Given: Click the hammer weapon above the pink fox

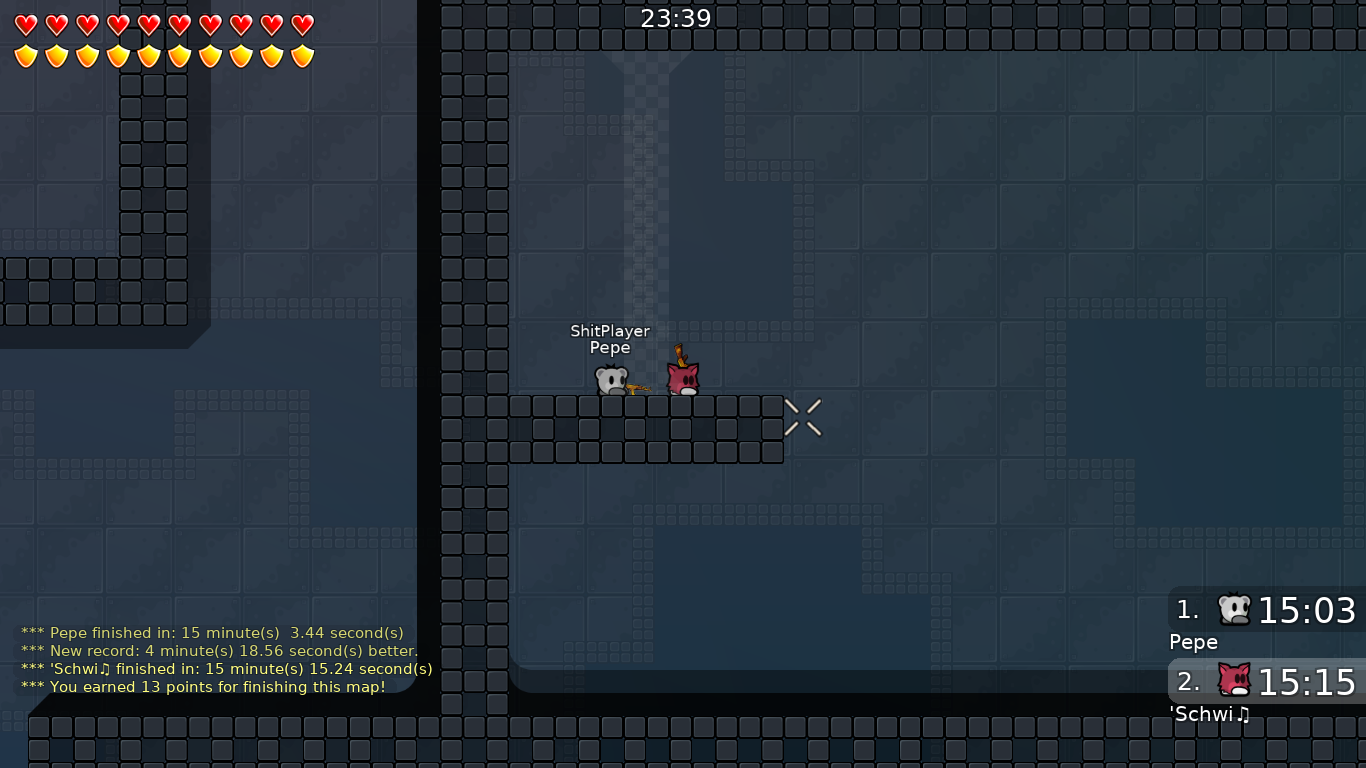Looking at the screenshot, I should coord(682,357).
